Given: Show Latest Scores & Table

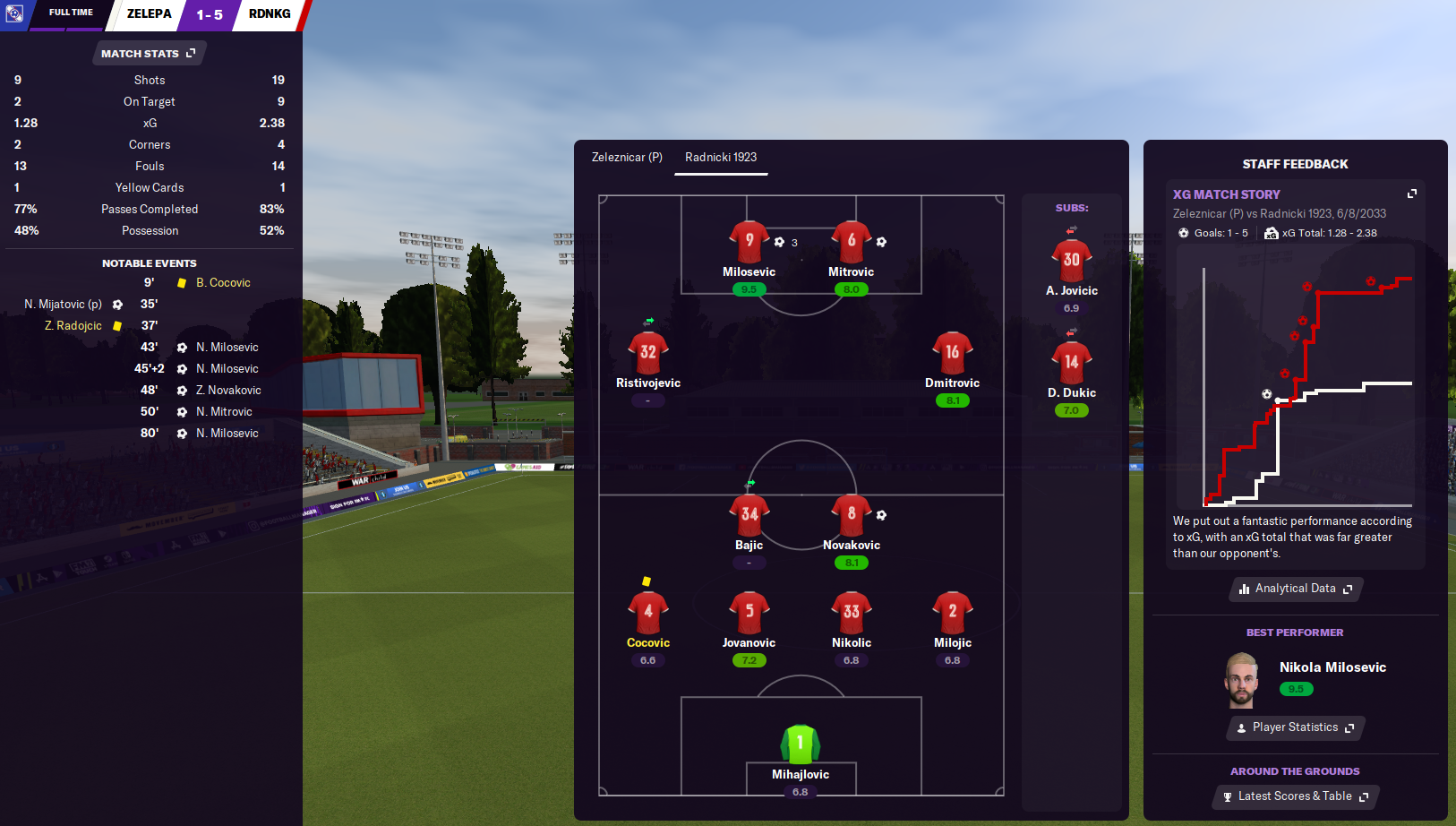Looking at the screenshot, I should (1295, 796).
